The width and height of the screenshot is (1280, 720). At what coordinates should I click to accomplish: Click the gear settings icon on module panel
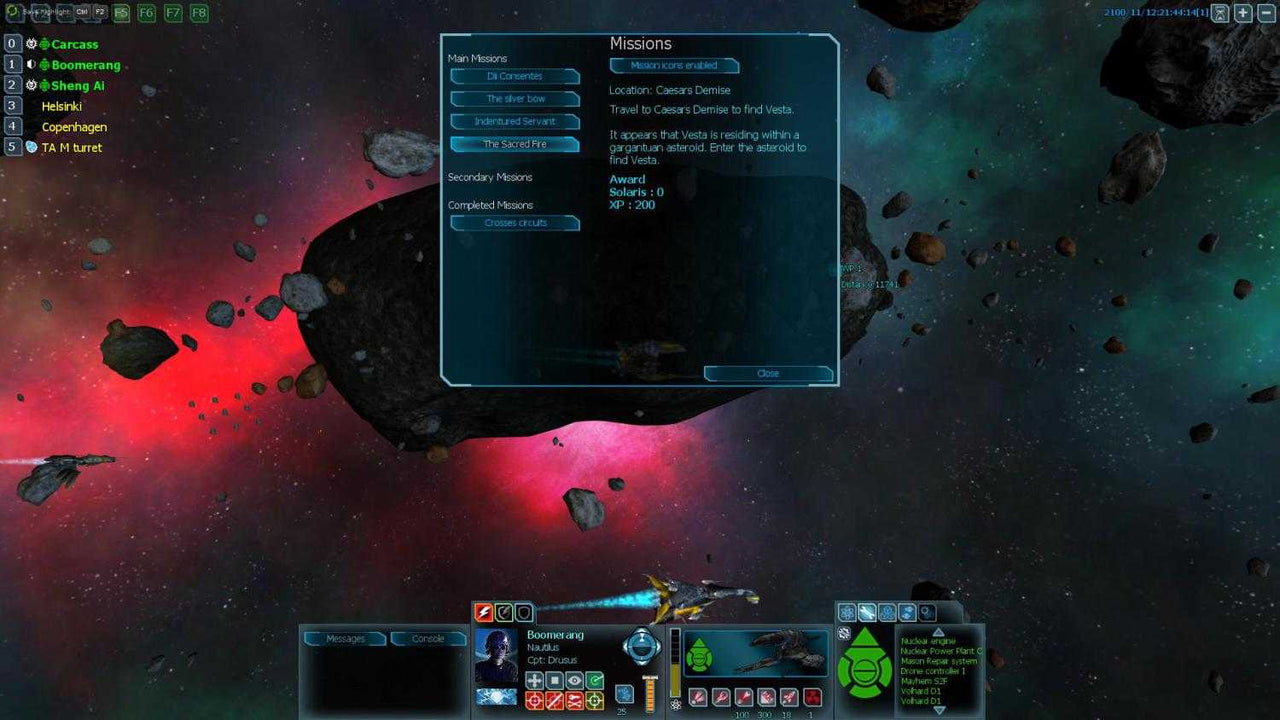click(x=927, y=612)
